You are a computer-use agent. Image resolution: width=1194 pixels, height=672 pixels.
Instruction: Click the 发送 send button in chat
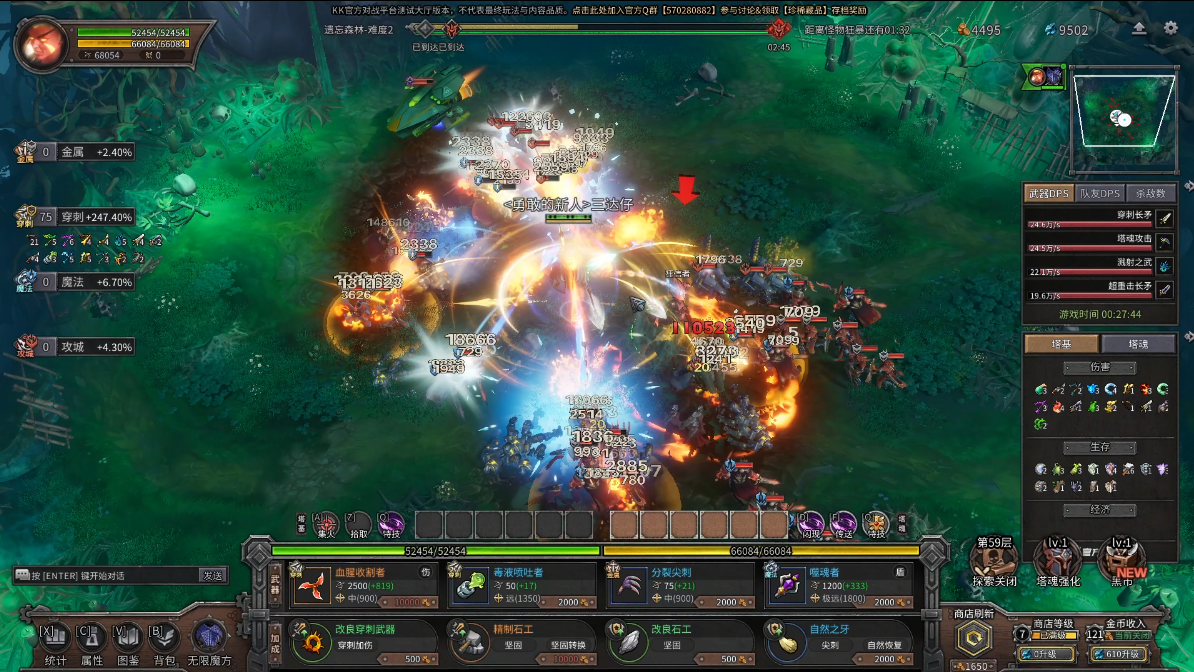click(x=212, y=576)
